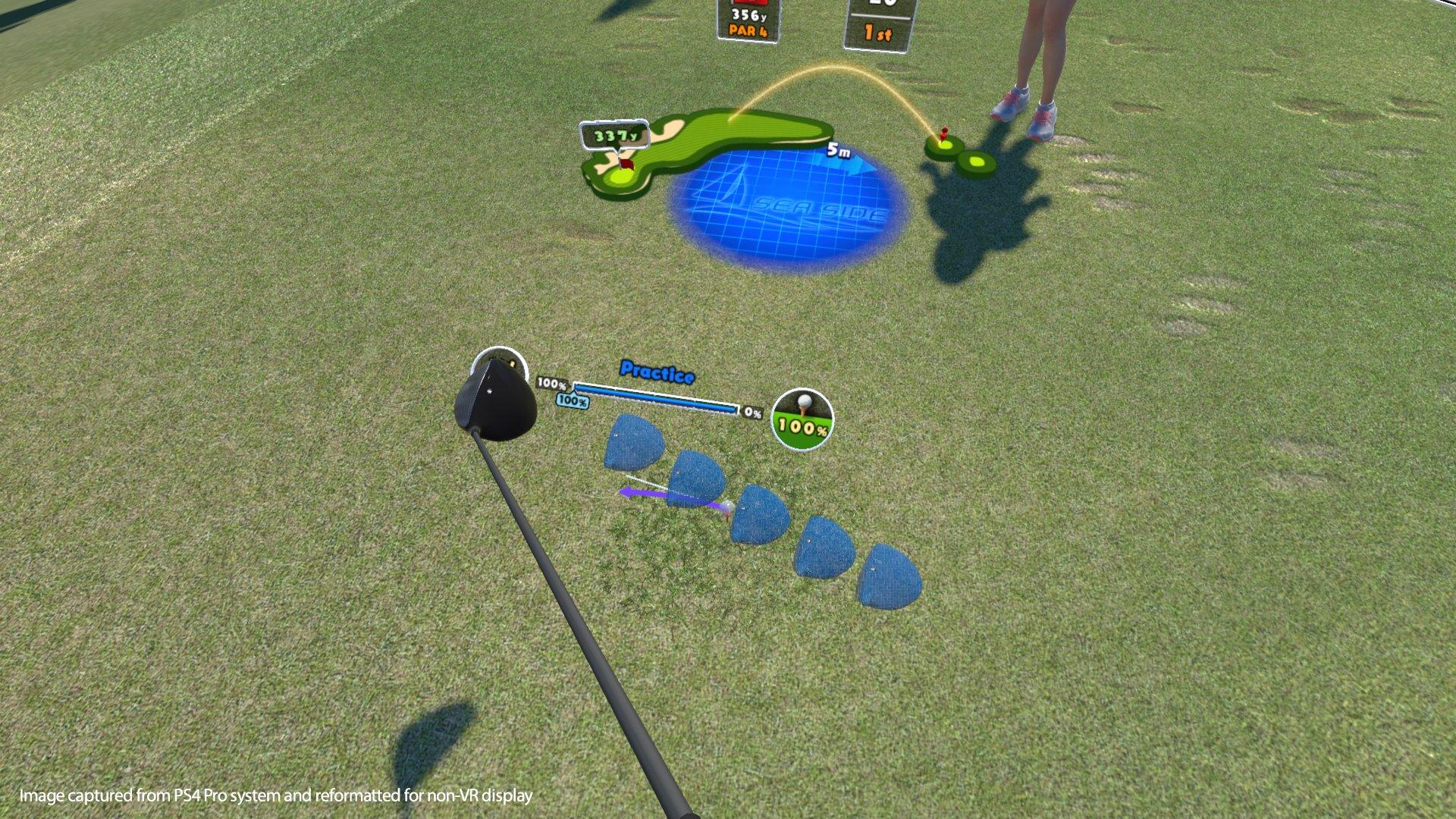Click the red flag icon on the minimap green
The width and height of the screenshot is (1456, 819).
626,162
